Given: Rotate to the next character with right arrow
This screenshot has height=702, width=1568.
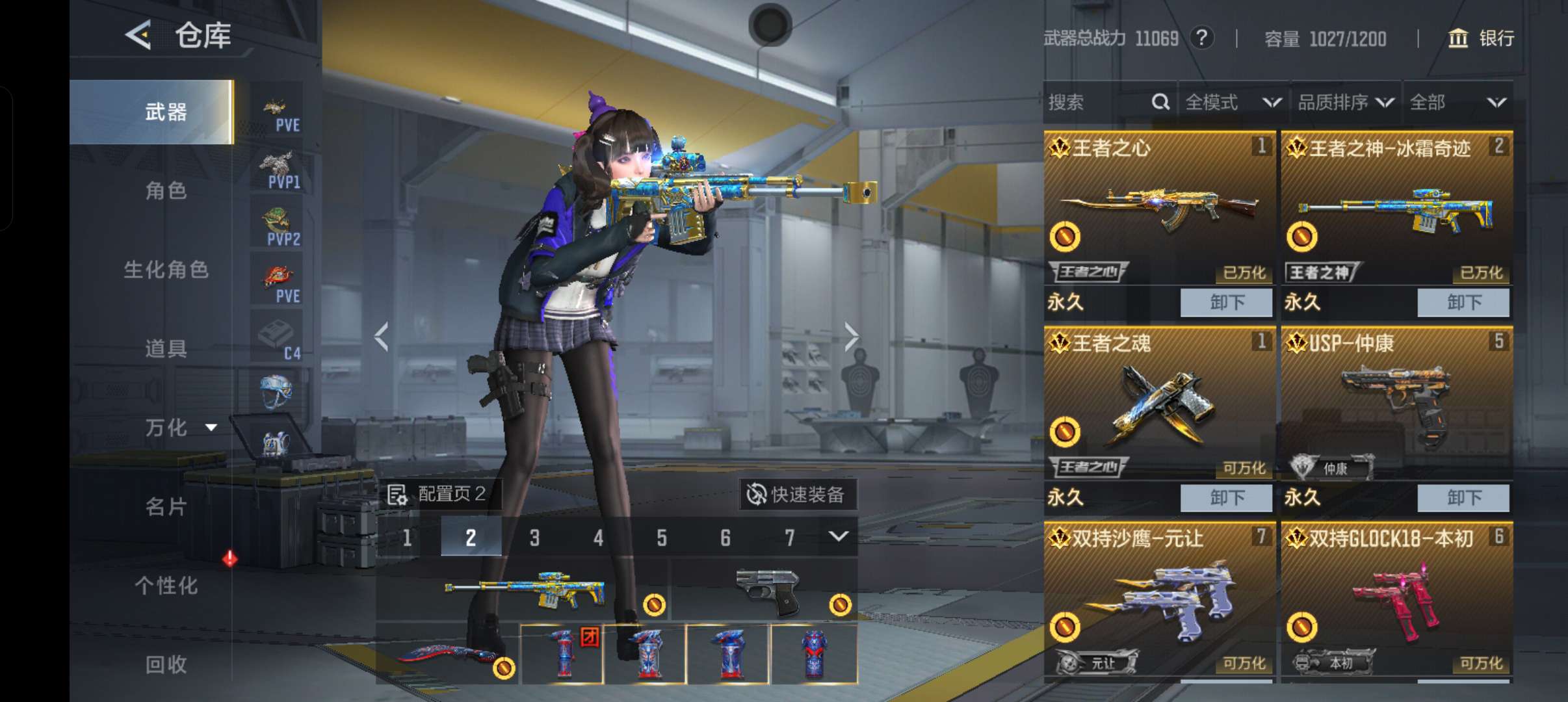Looking at the screenshot, I should 851,337.
